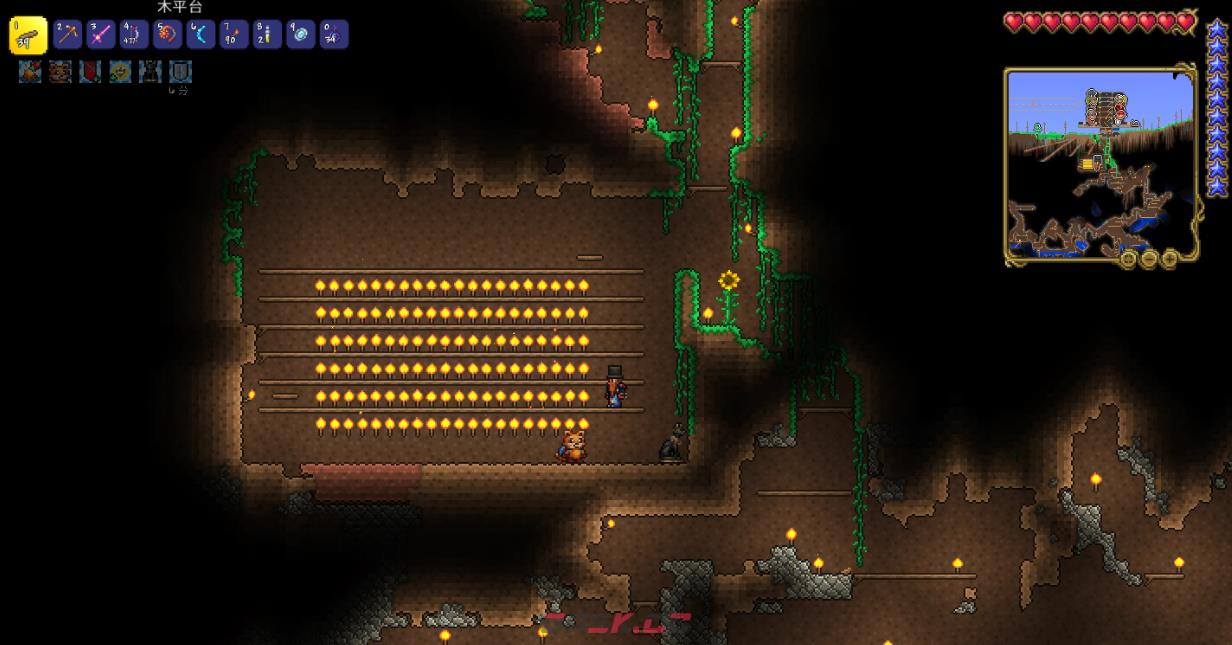Click the minimap view
1232x645 pixels.
click(x=1100, y=160)
